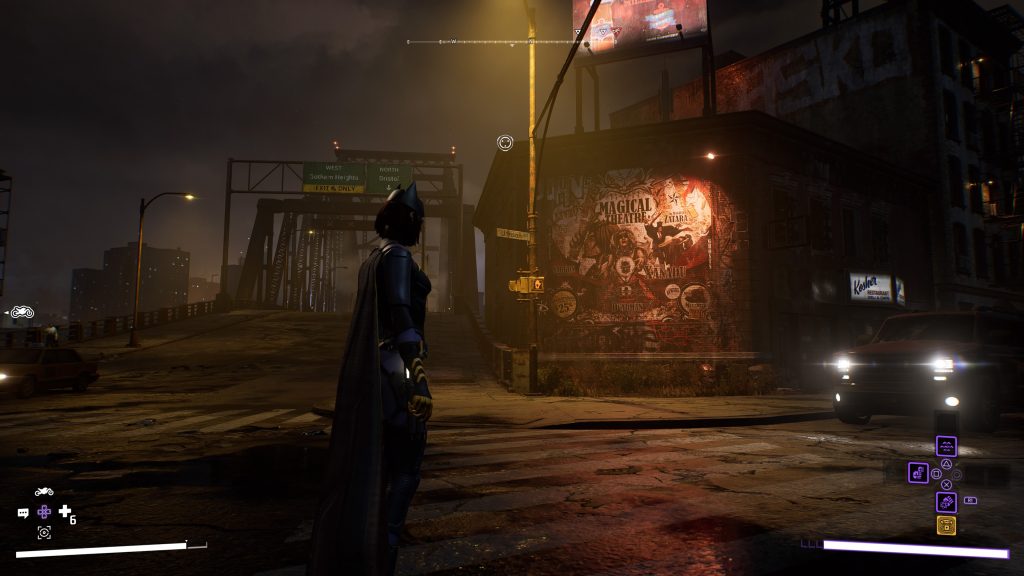
Task: Select the purple ability icon below the cross glyph
Action: (x=946, y=502)
